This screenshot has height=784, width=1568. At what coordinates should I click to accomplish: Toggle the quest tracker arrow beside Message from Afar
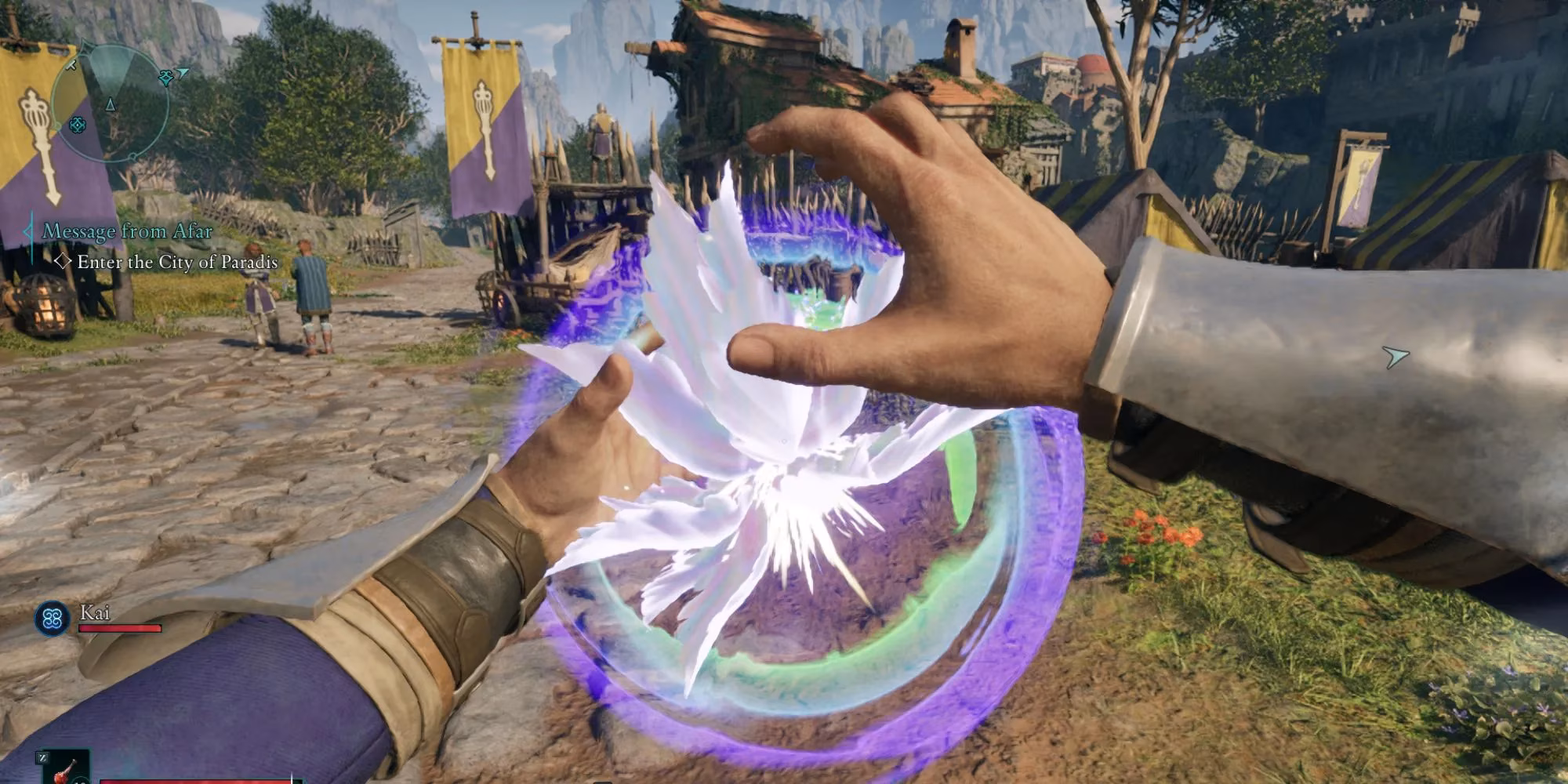pos(28,230)
